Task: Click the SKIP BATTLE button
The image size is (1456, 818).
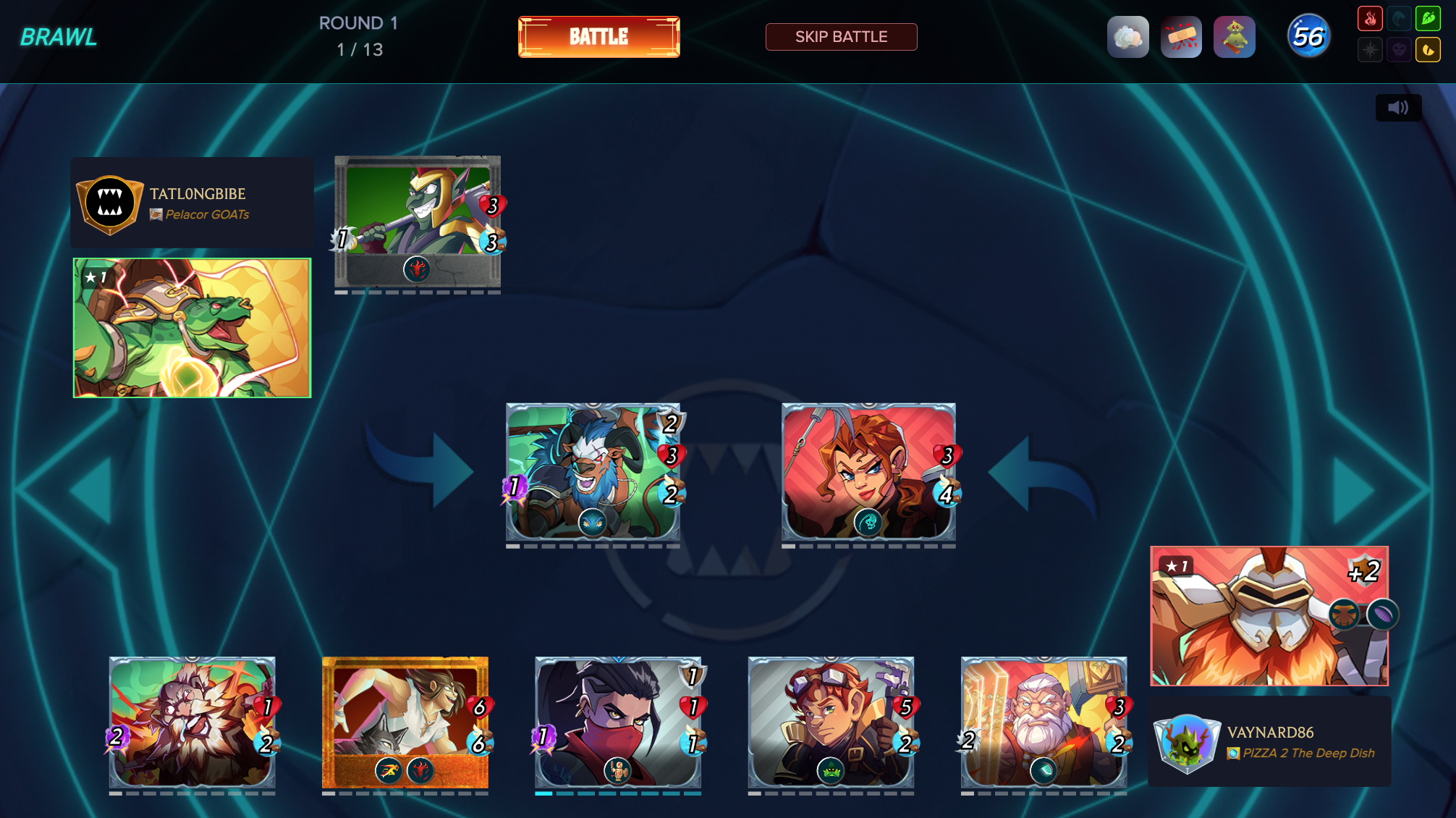Action: 841,37
